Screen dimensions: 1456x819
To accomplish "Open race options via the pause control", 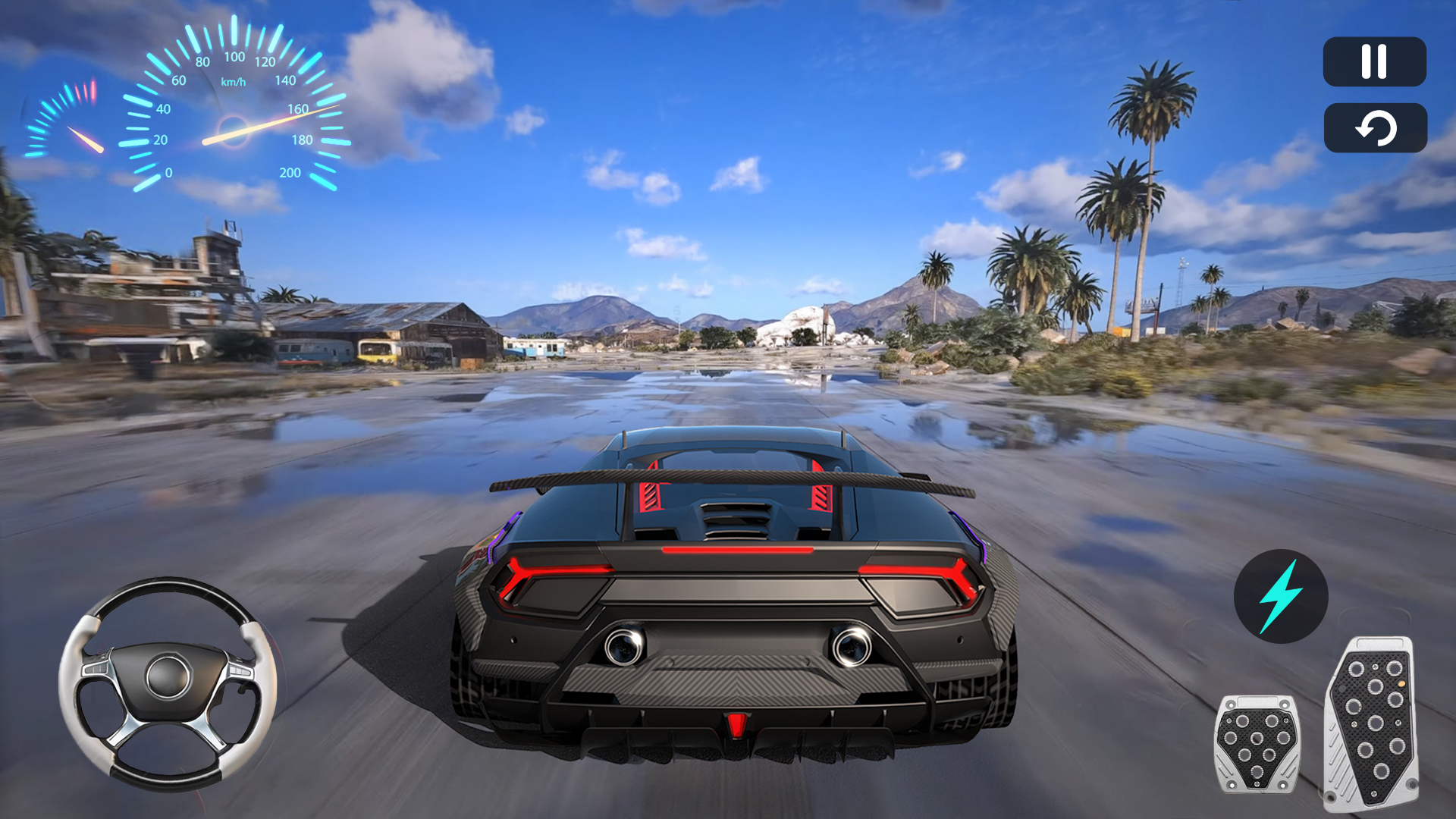I will [x=1376, y=61].
